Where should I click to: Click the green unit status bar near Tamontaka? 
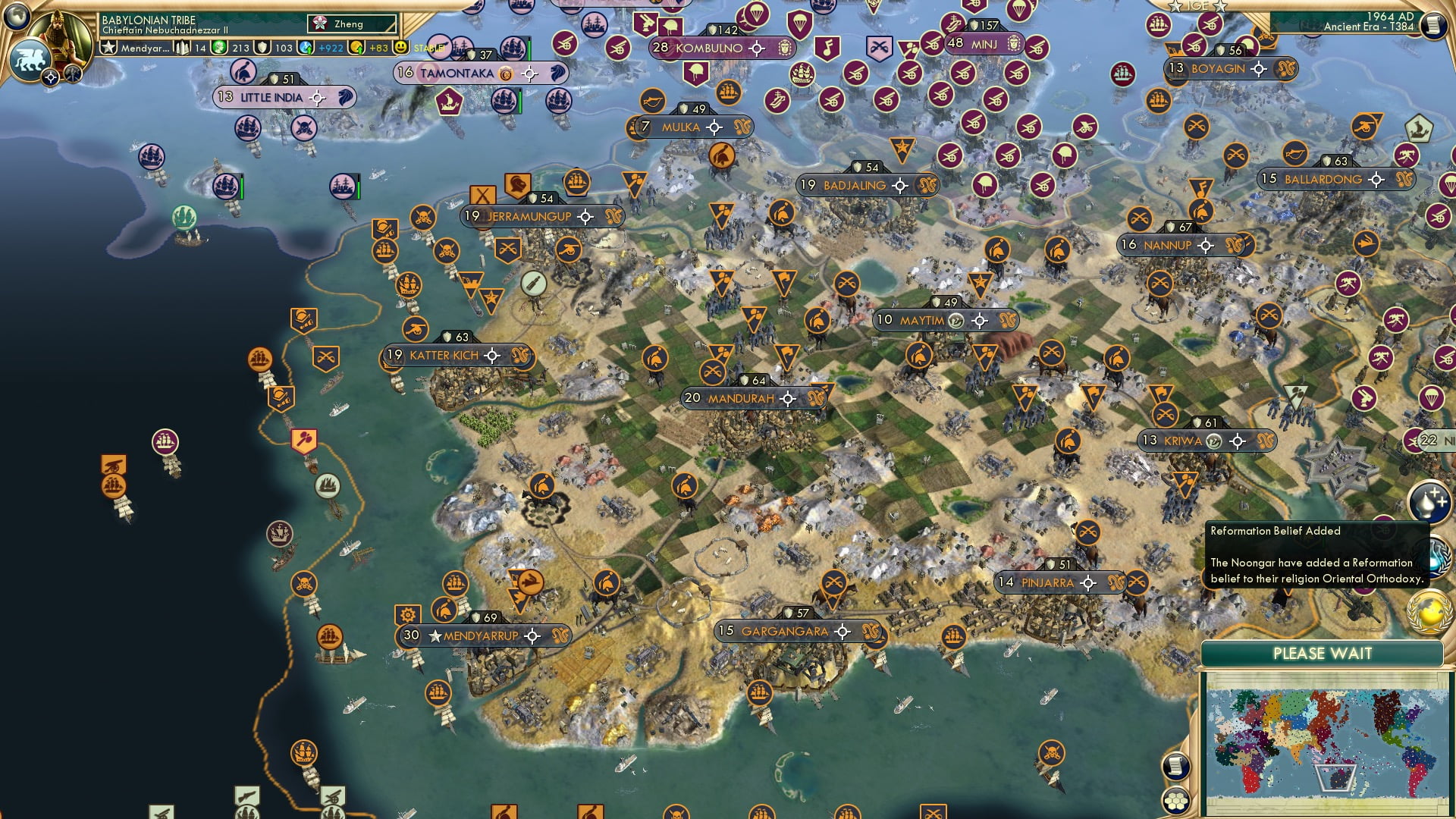pos(529,49)
